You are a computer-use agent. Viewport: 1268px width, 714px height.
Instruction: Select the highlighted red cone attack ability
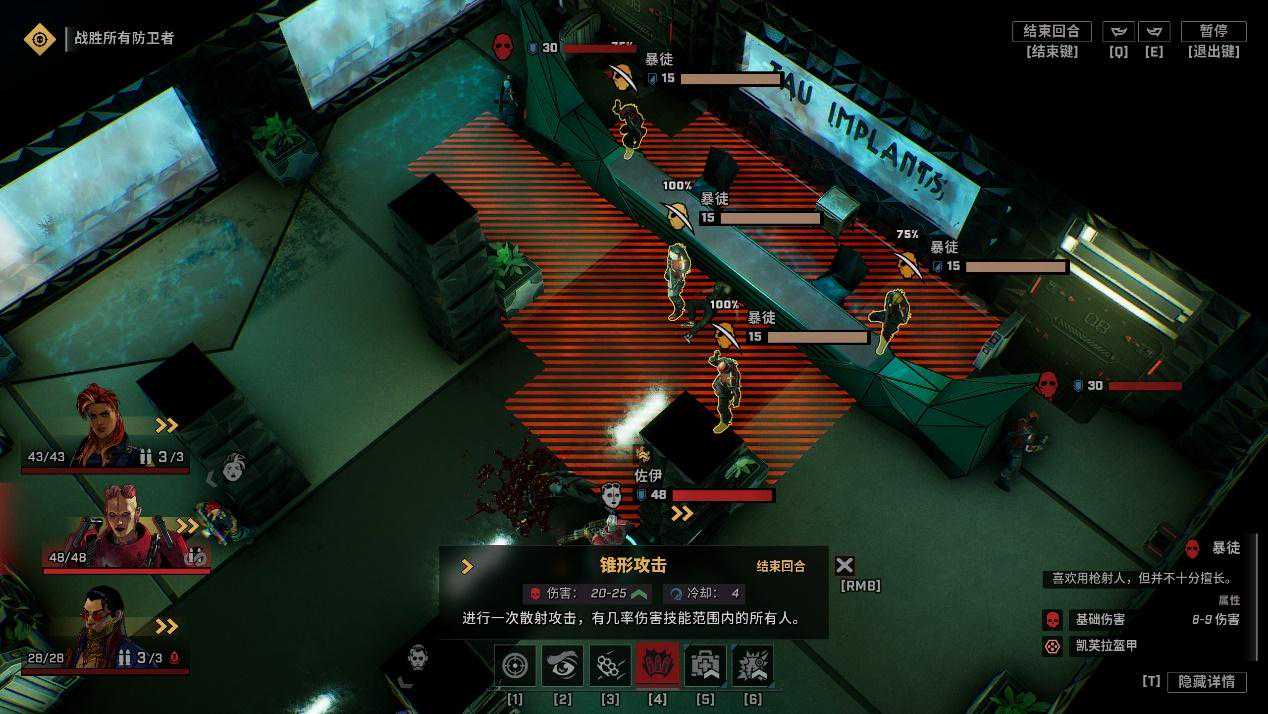point(657,665)
